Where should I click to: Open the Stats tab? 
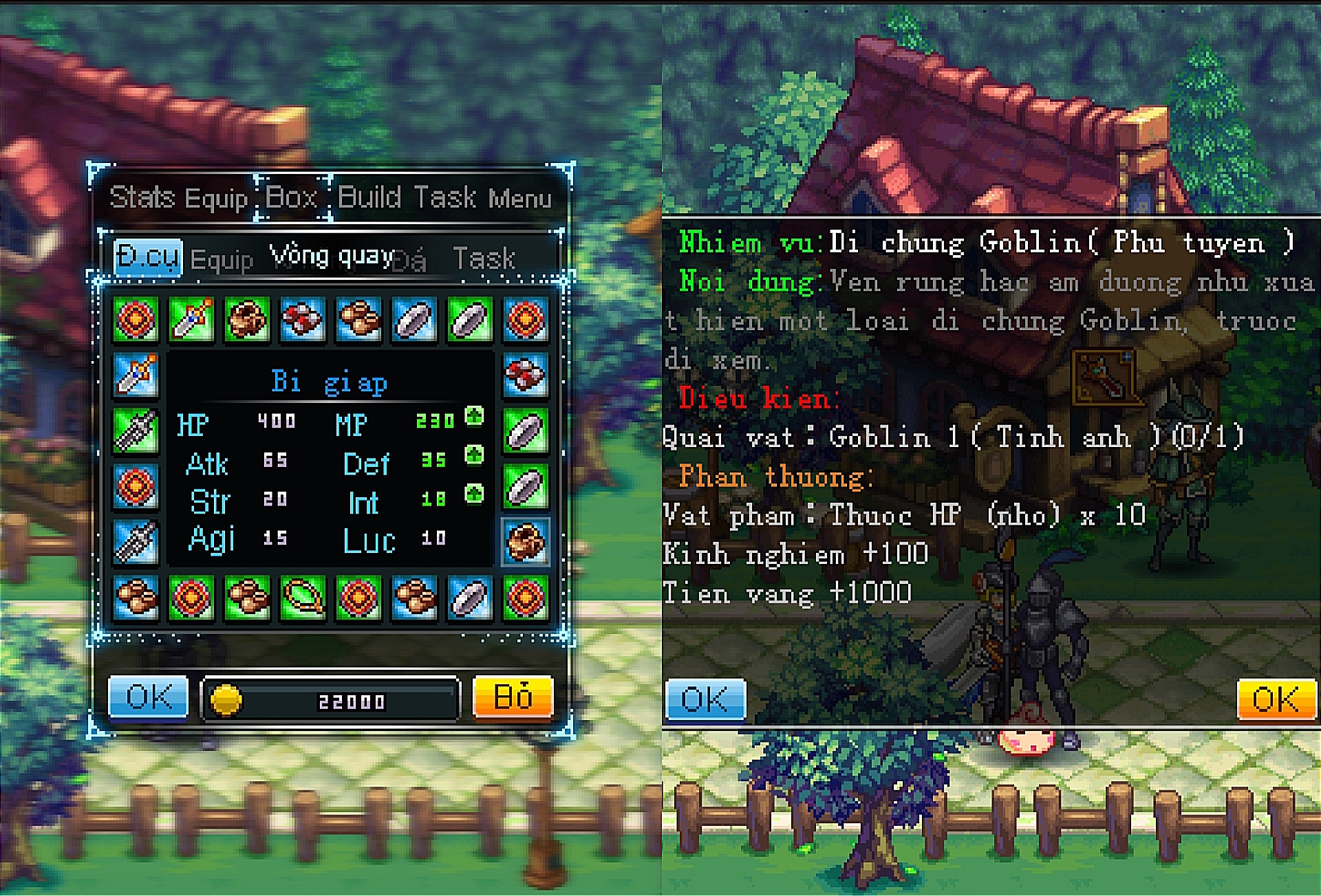click(142, 197)
